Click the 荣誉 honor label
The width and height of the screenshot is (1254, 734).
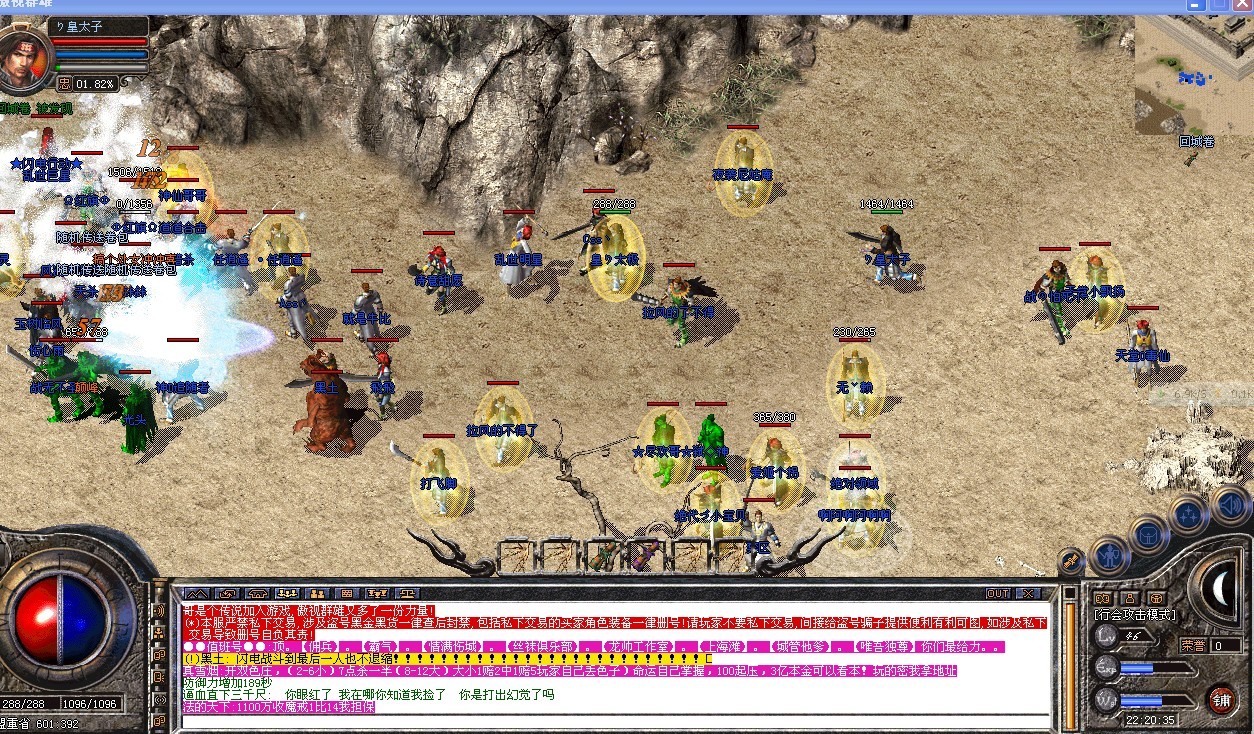1192,645
